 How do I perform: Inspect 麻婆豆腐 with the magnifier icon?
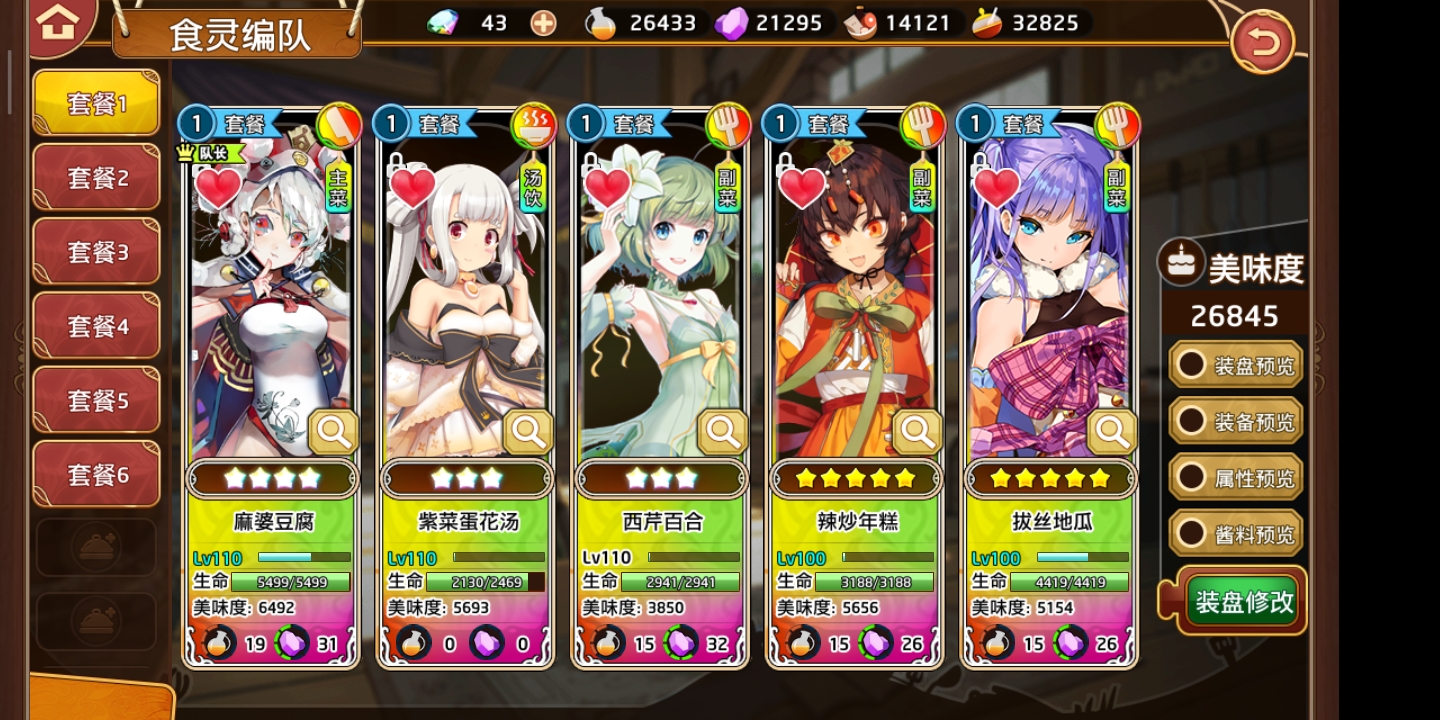(x=333, y=432)
